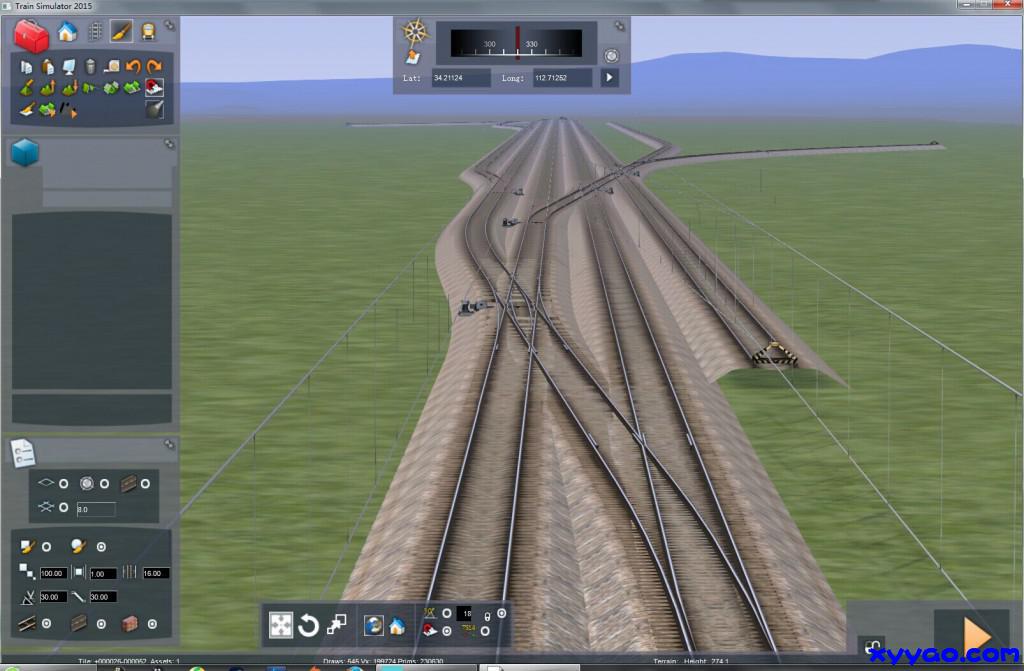This screenshot has height=671, width=1024.
Task: Select the house object tools tab
Action: tap(67, 31)
